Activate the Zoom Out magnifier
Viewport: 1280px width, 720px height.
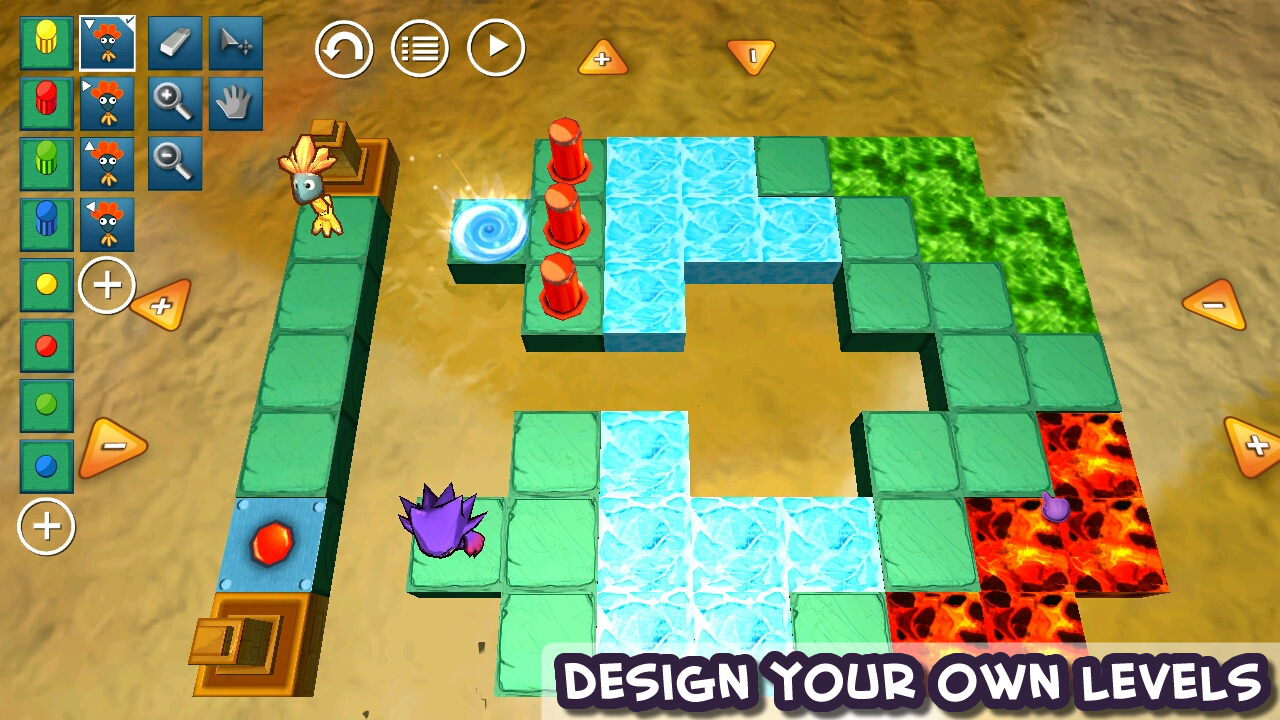[x=173, y=164]
